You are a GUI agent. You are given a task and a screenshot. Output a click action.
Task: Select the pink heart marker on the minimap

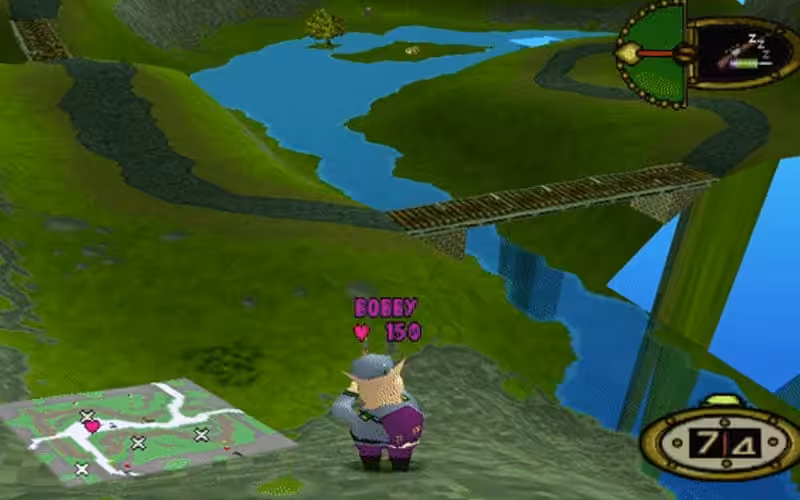[92, 427]
